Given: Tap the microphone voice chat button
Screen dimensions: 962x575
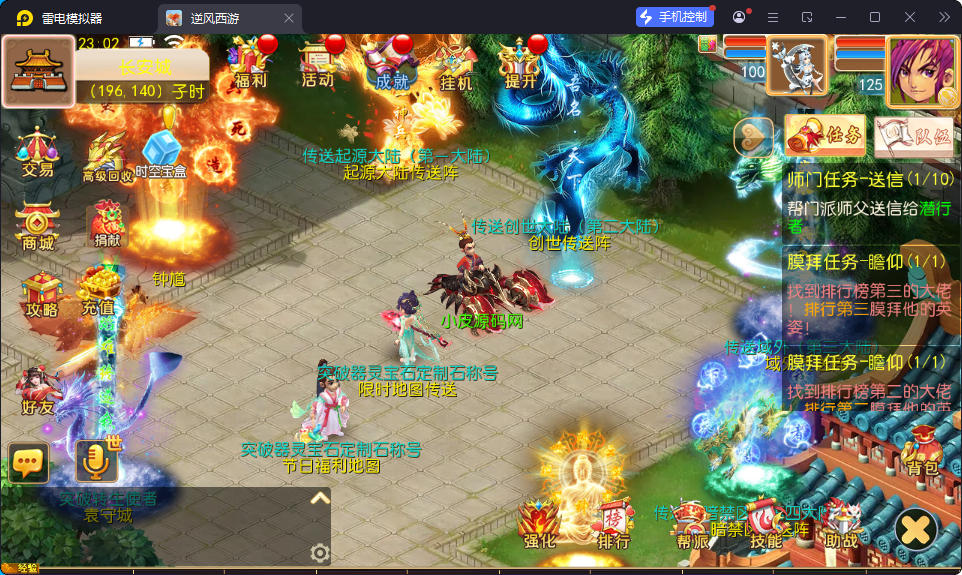Looking at the screenshot, I should click(96, 460).
